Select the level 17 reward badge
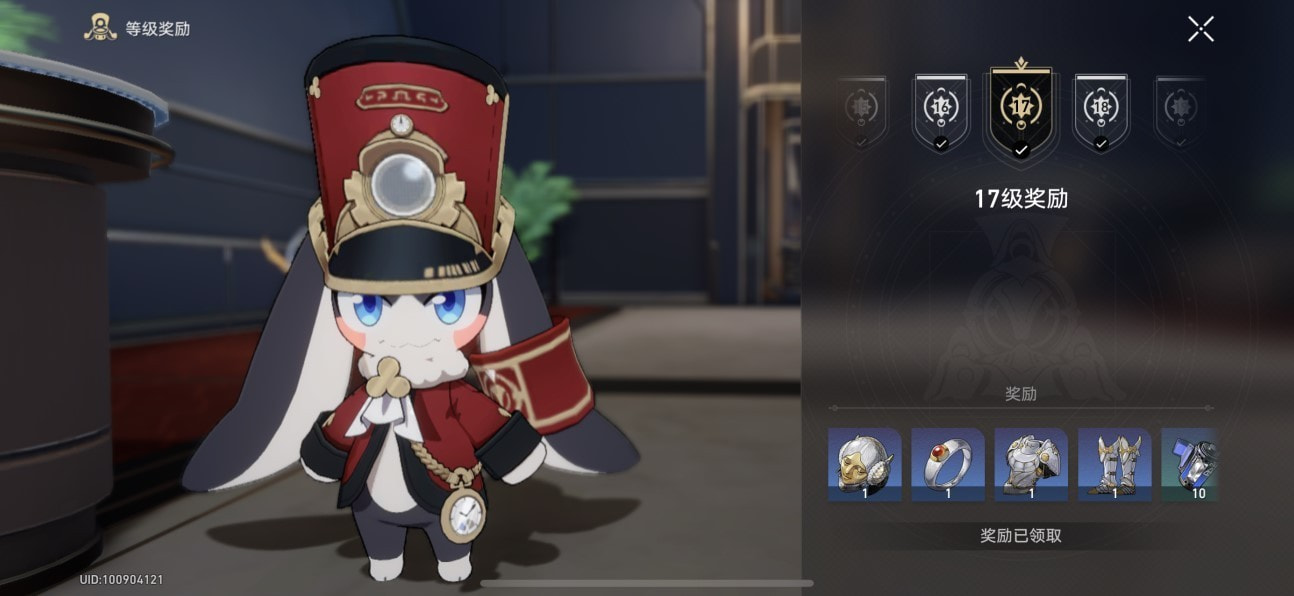The height and width of the screenshot is (596, 1294). [x=1020, y=108]
